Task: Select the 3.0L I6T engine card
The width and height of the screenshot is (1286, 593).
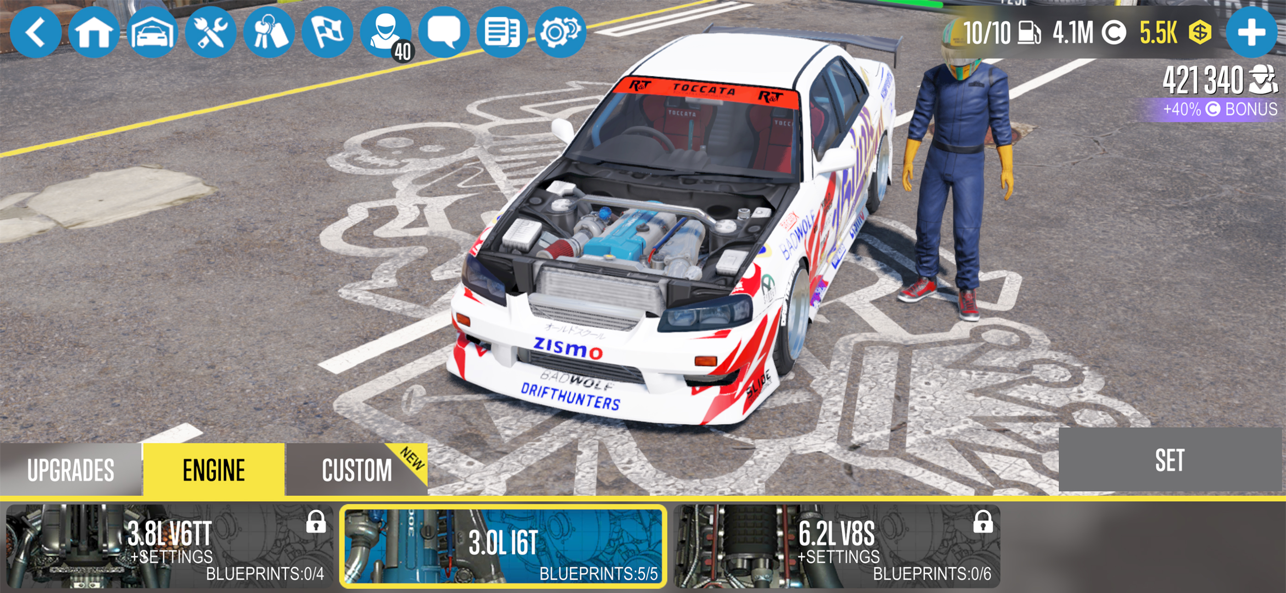Action: coord(503,546)
